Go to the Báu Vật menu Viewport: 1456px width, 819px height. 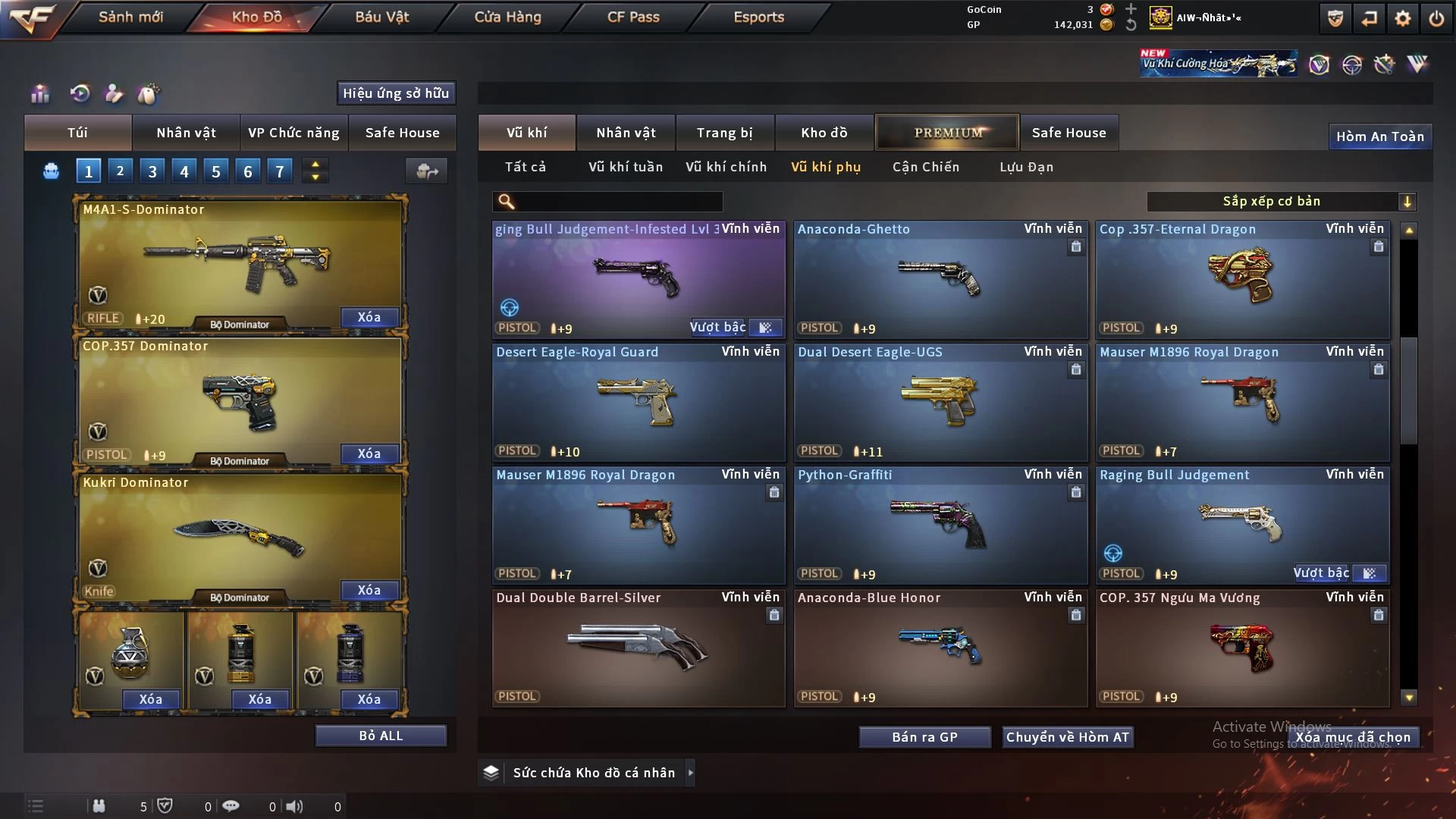[381, 17]
